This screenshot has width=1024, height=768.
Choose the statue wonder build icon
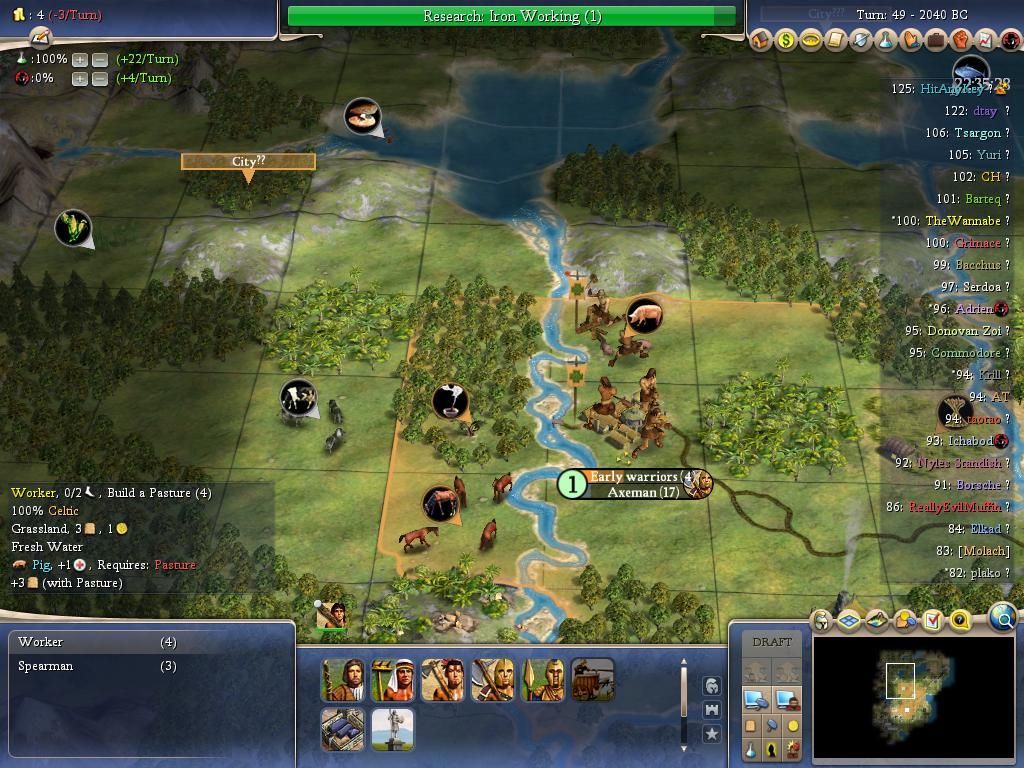(x=392, y=730)
